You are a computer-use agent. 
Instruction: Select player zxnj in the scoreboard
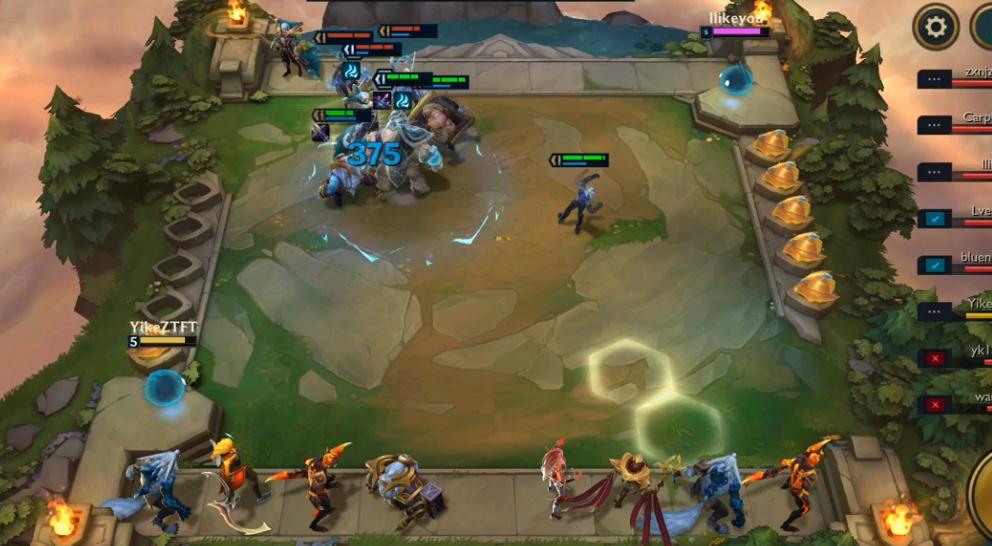tap(955, 78)
